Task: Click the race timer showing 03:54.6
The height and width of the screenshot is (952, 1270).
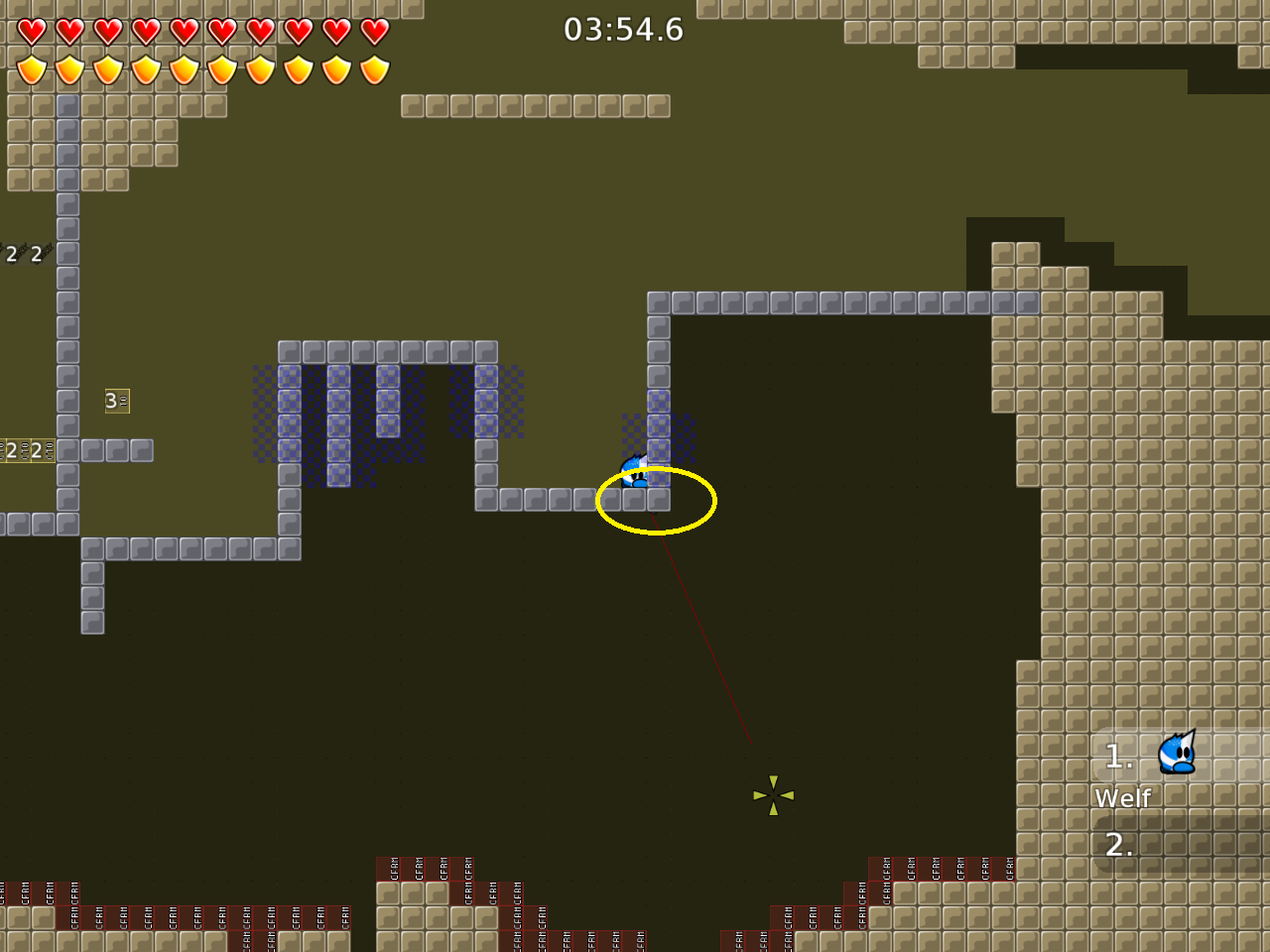Action: point(625,30)
